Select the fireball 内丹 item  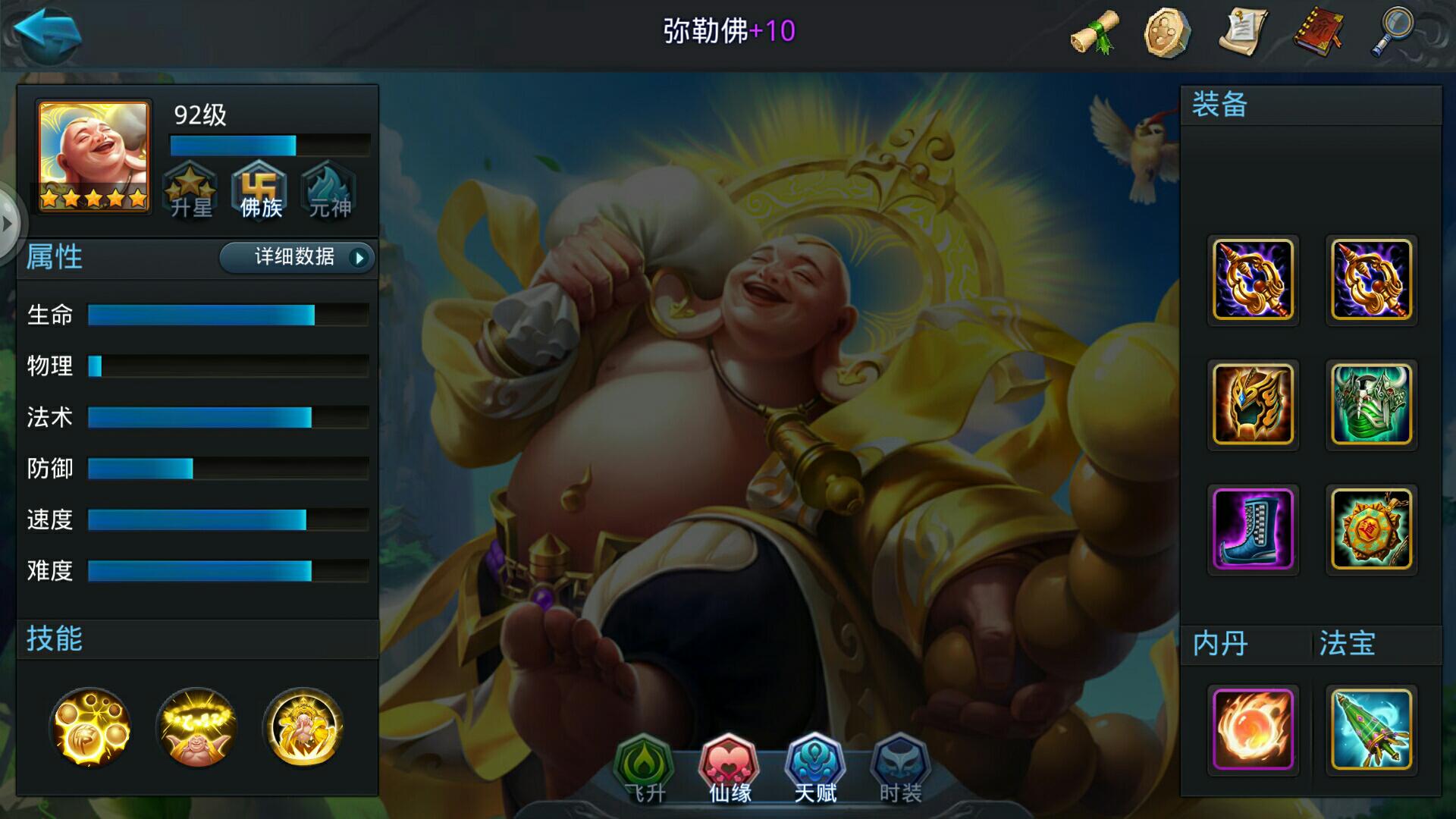[x=1253, y=730]
